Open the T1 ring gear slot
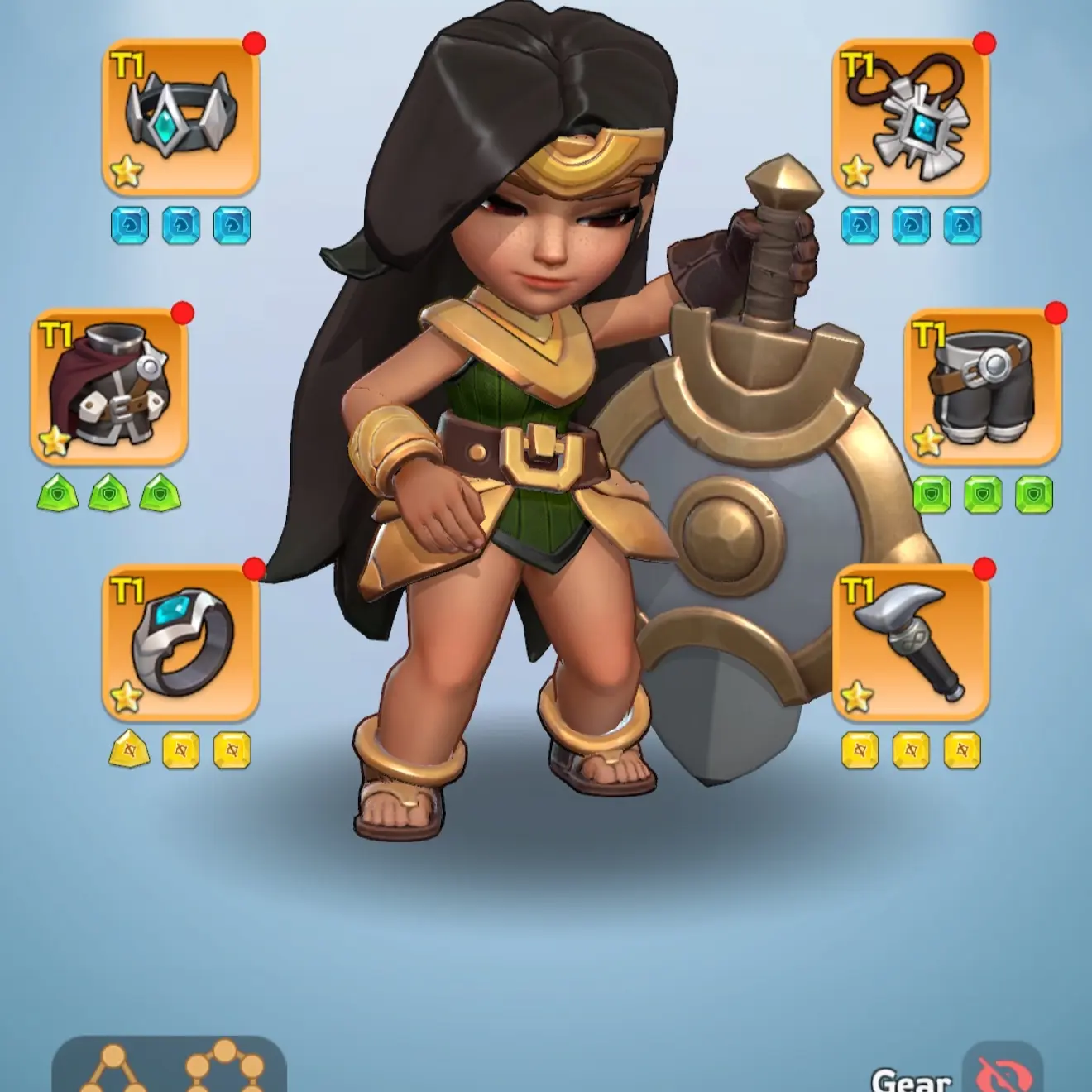The width and height of the screenshot is (1092, 1092). [181, 643]
